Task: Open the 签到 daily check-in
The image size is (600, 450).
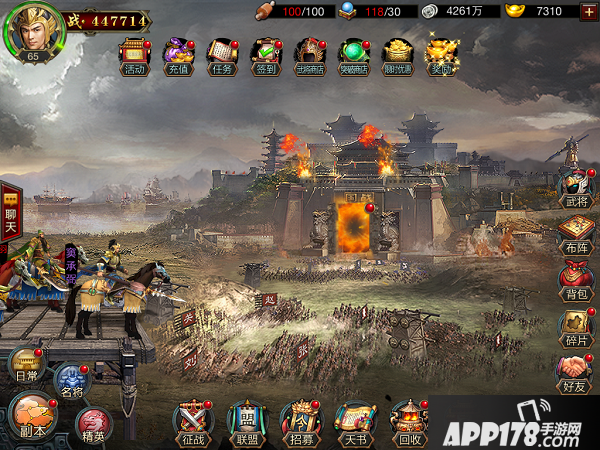Action: point(265,54)
